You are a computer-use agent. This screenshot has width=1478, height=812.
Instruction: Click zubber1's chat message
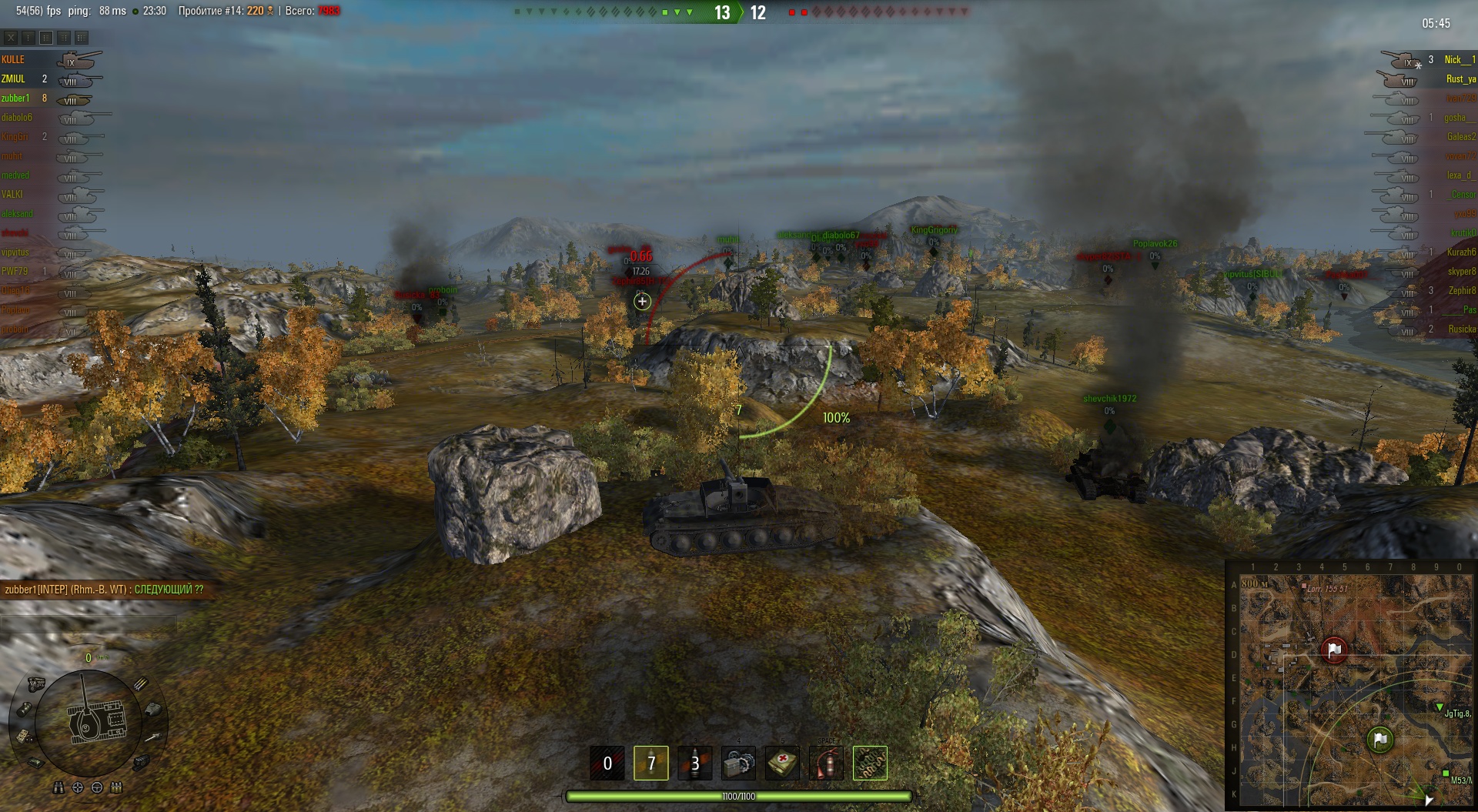click(104, 590)
